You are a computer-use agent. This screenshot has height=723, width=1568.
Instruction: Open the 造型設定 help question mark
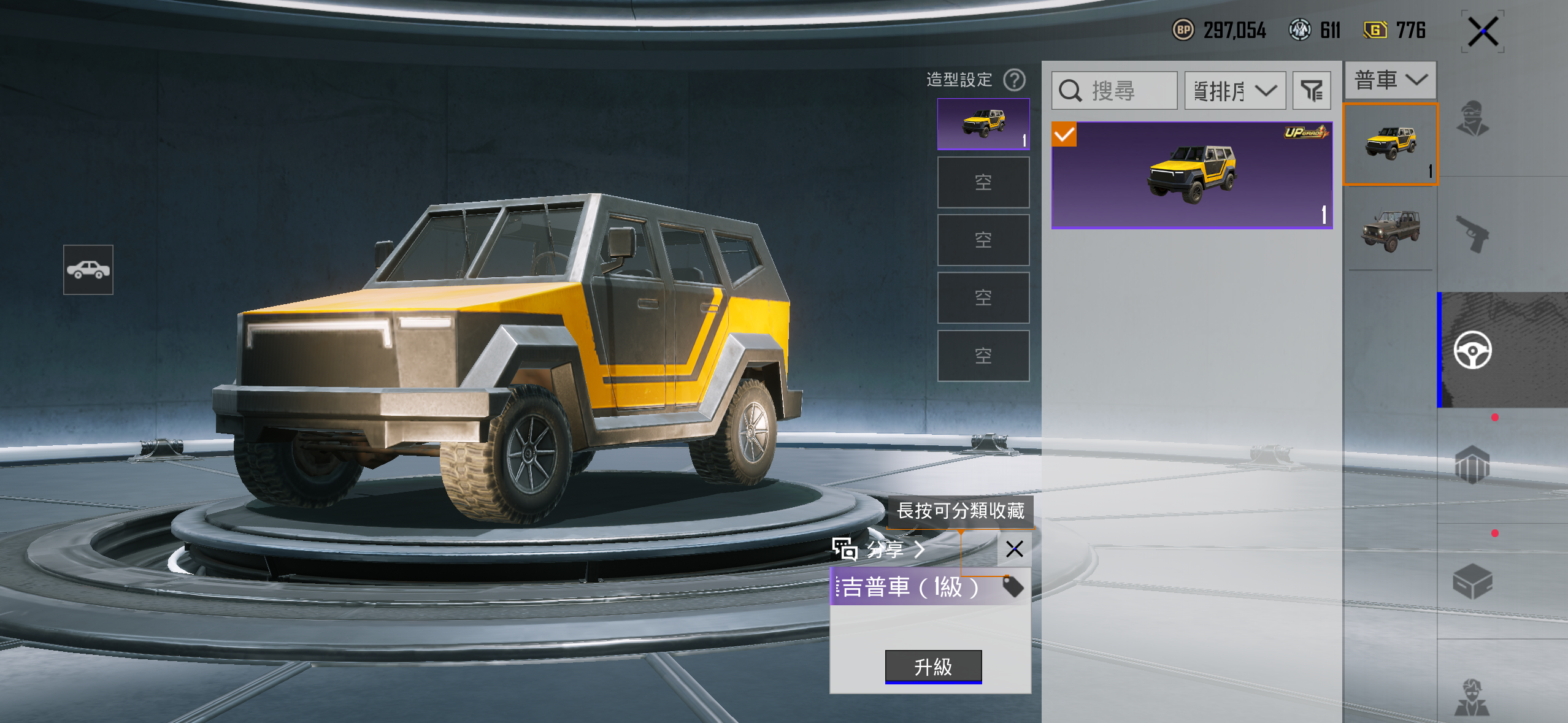click(1014, 80)
